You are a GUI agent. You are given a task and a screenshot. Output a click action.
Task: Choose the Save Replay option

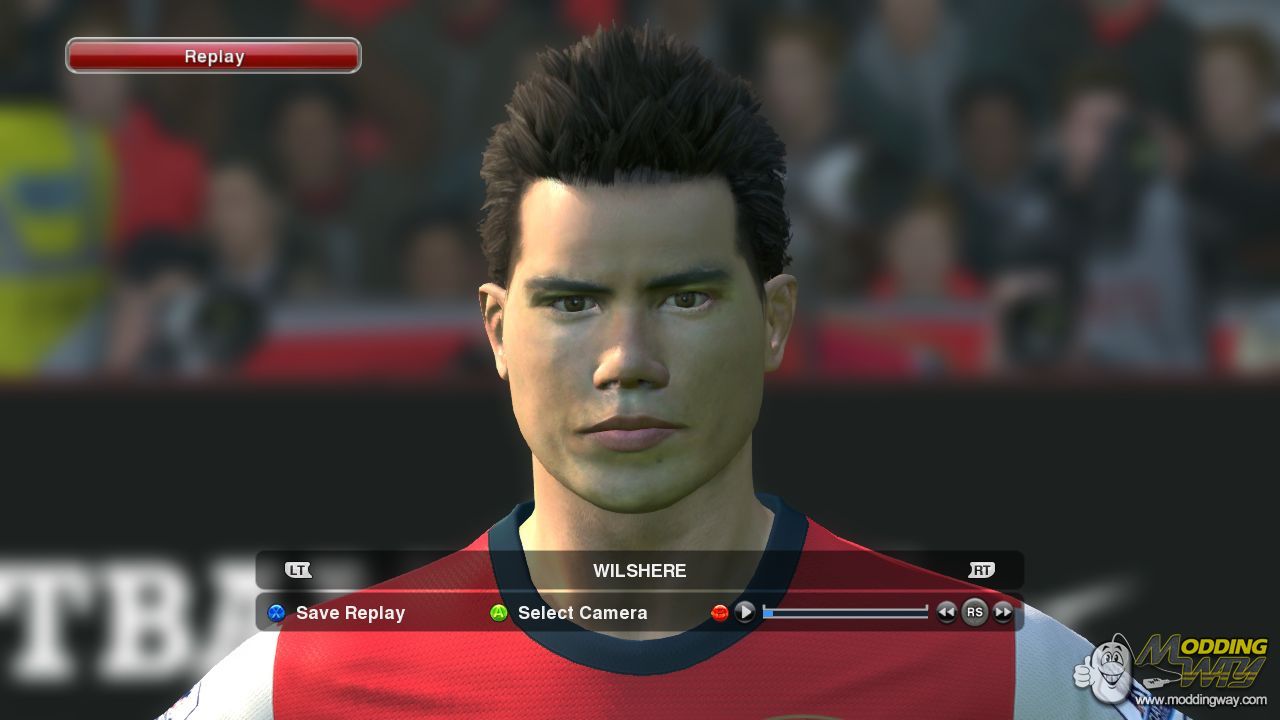point(349,613)
